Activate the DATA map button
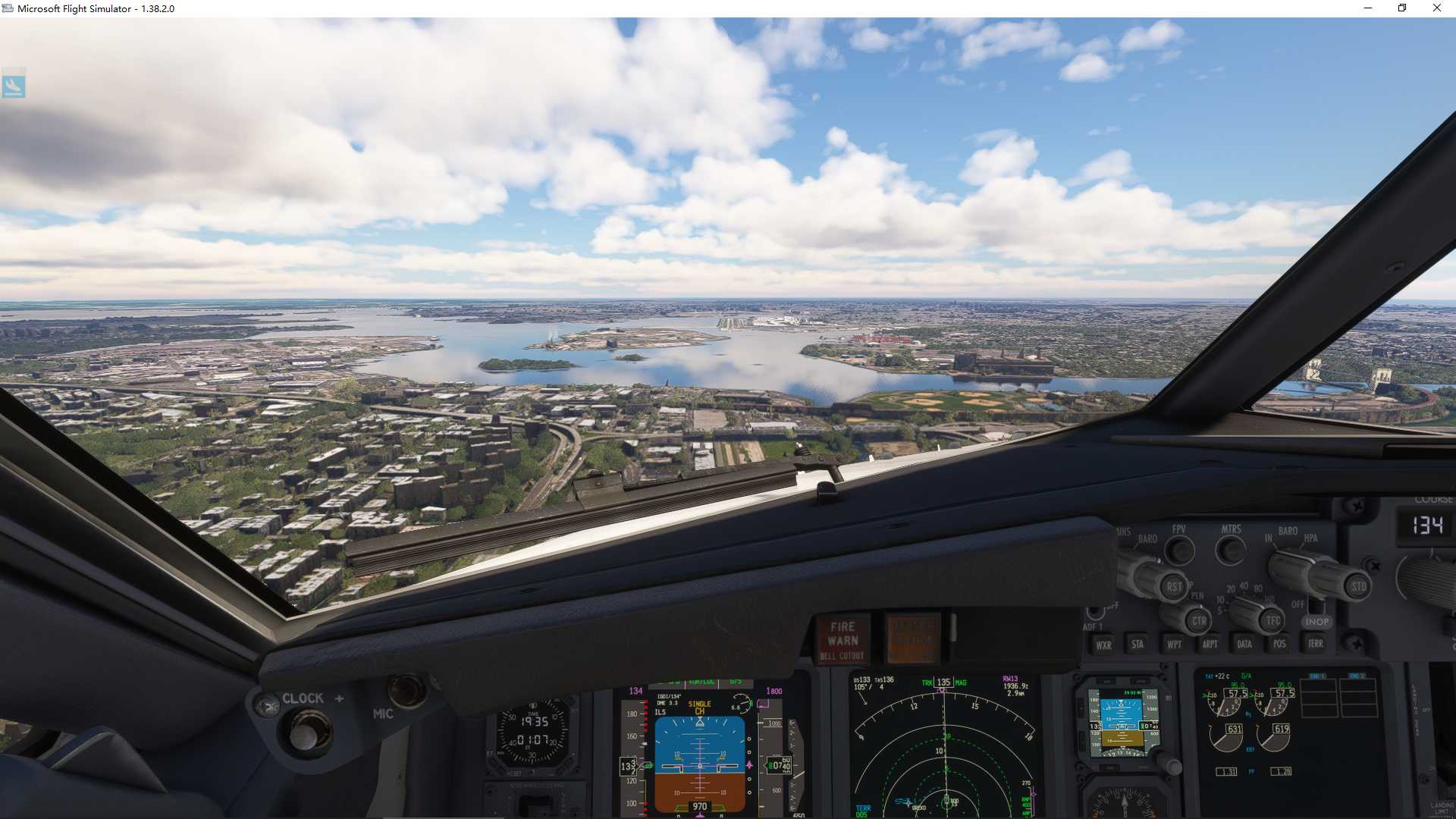Viewport: 1456px width, 819px height. [1244, 645]
